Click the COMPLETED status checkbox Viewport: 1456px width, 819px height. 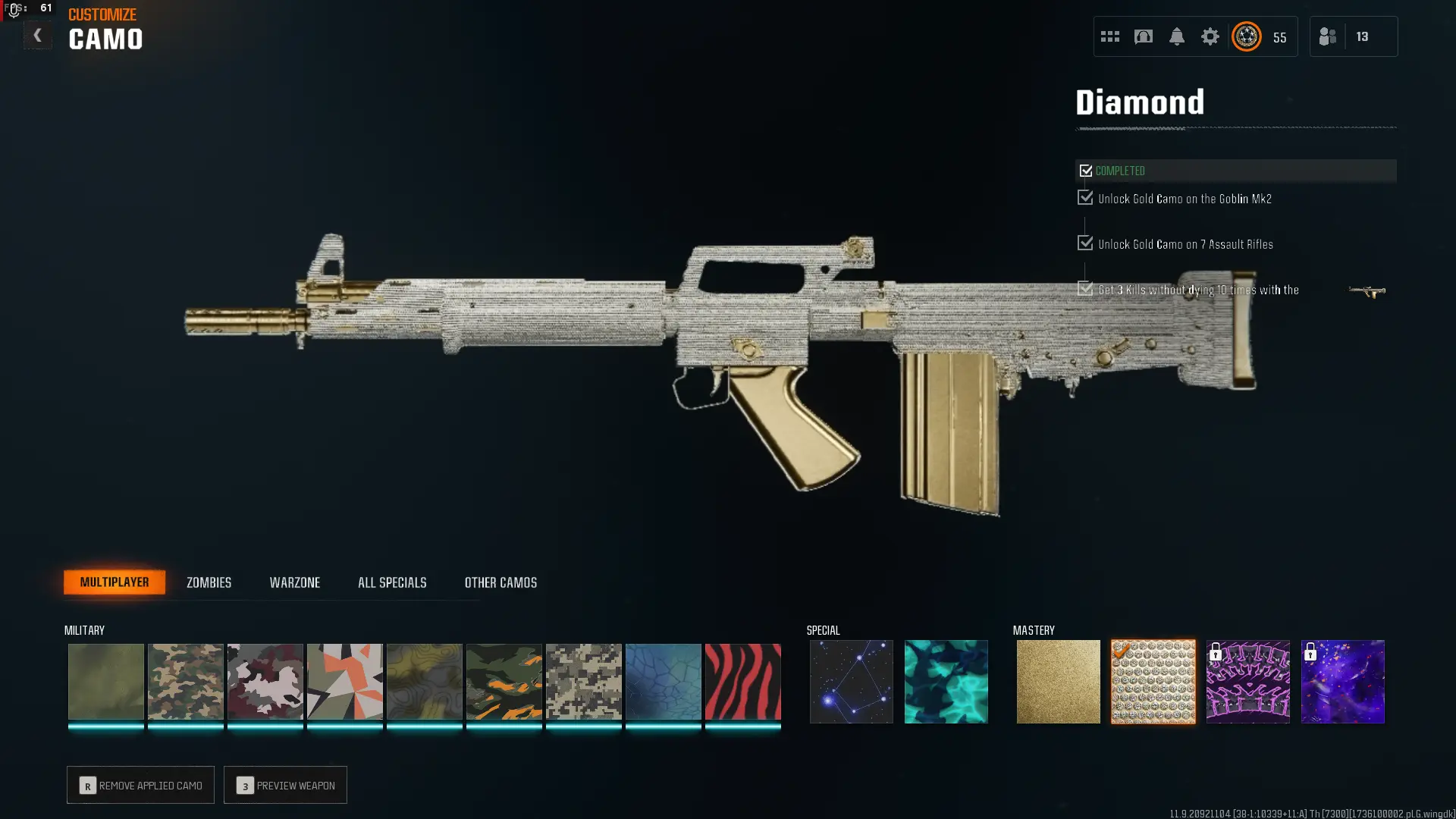tap(1086, 171)
